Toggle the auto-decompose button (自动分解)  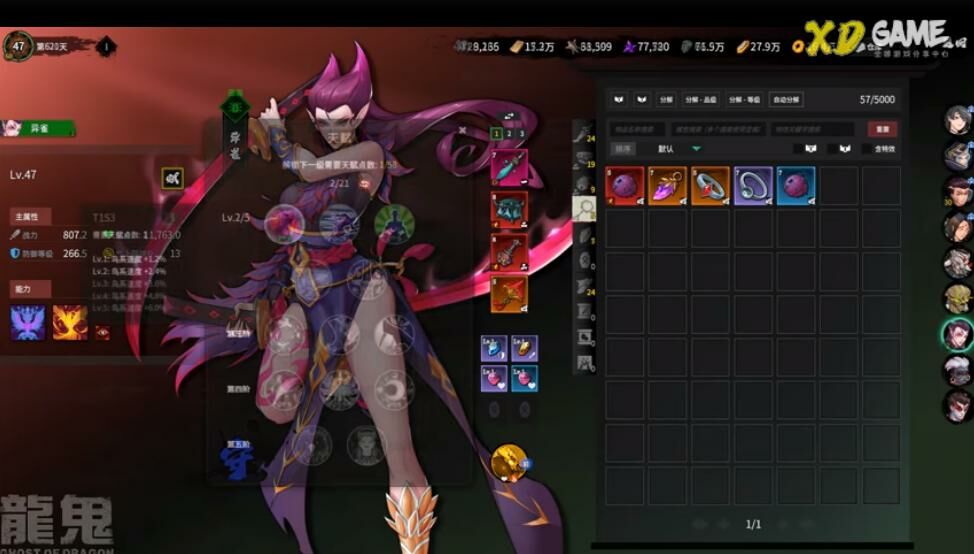pyautogui.click(x=786, y=100)
